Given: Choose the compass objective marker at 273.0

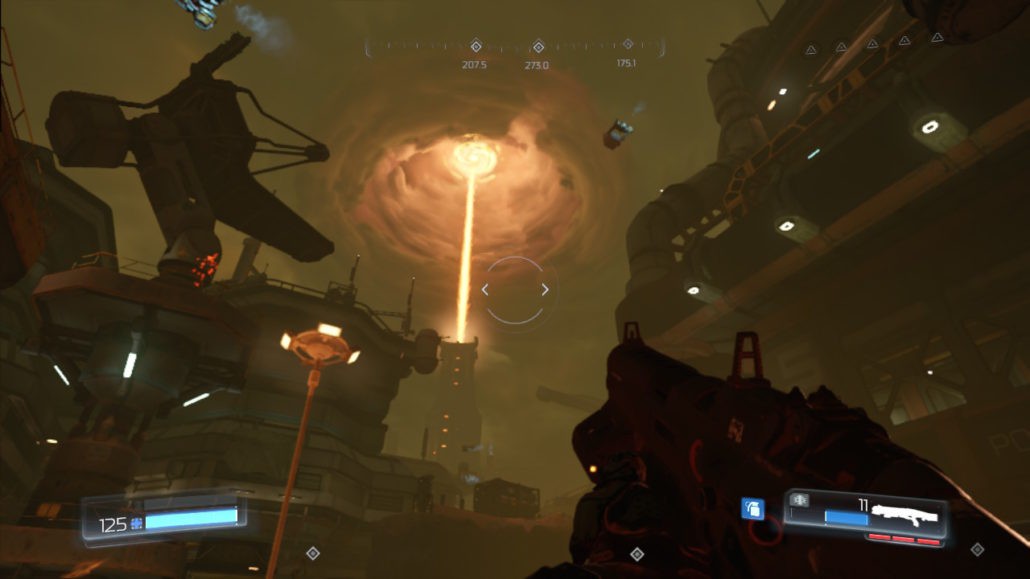Looking at the screenshot, I should 537,46.
